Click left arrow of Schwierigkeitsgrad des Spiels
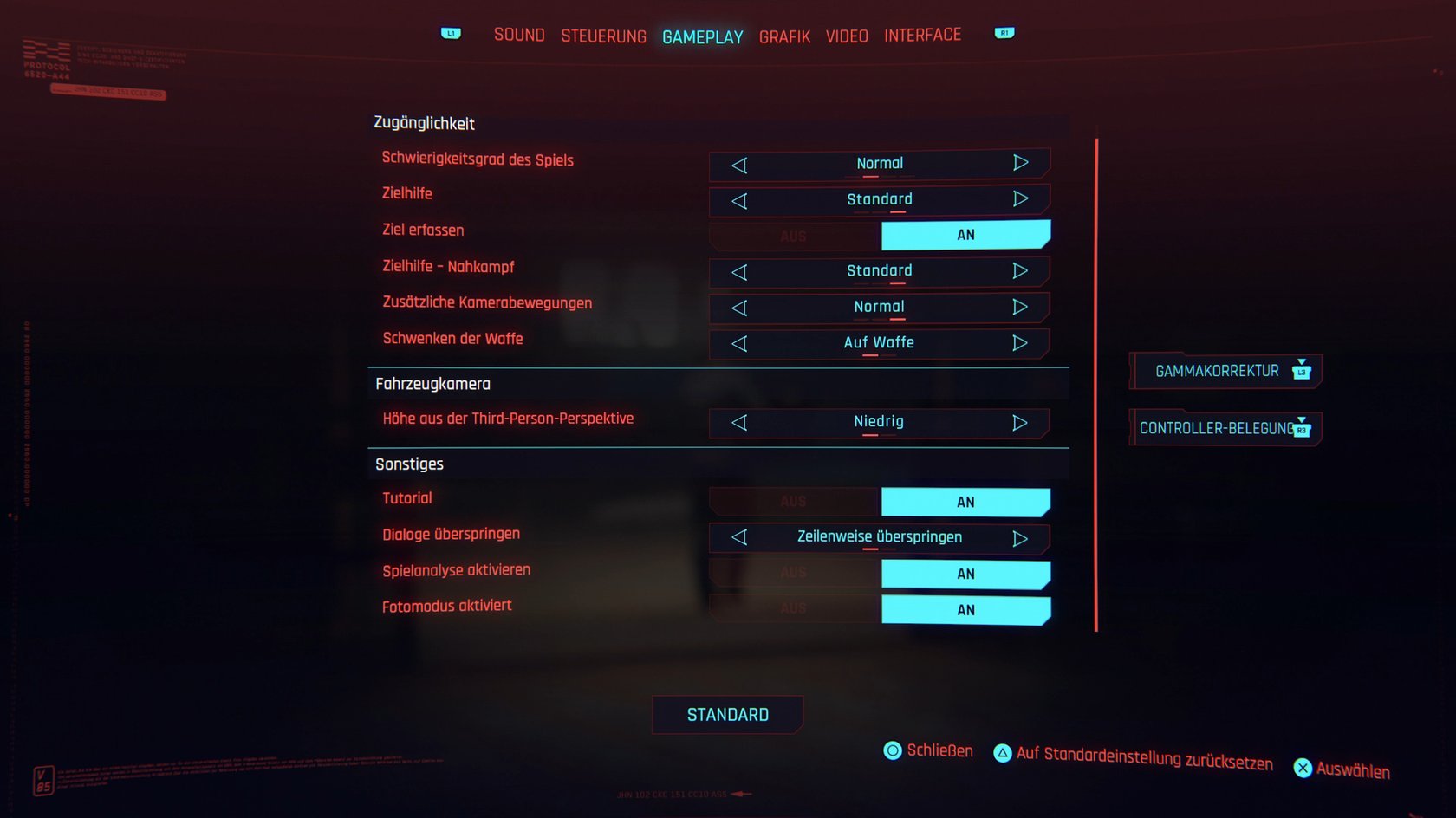Viewport: 1456px width, 818px height. [739, 165]
